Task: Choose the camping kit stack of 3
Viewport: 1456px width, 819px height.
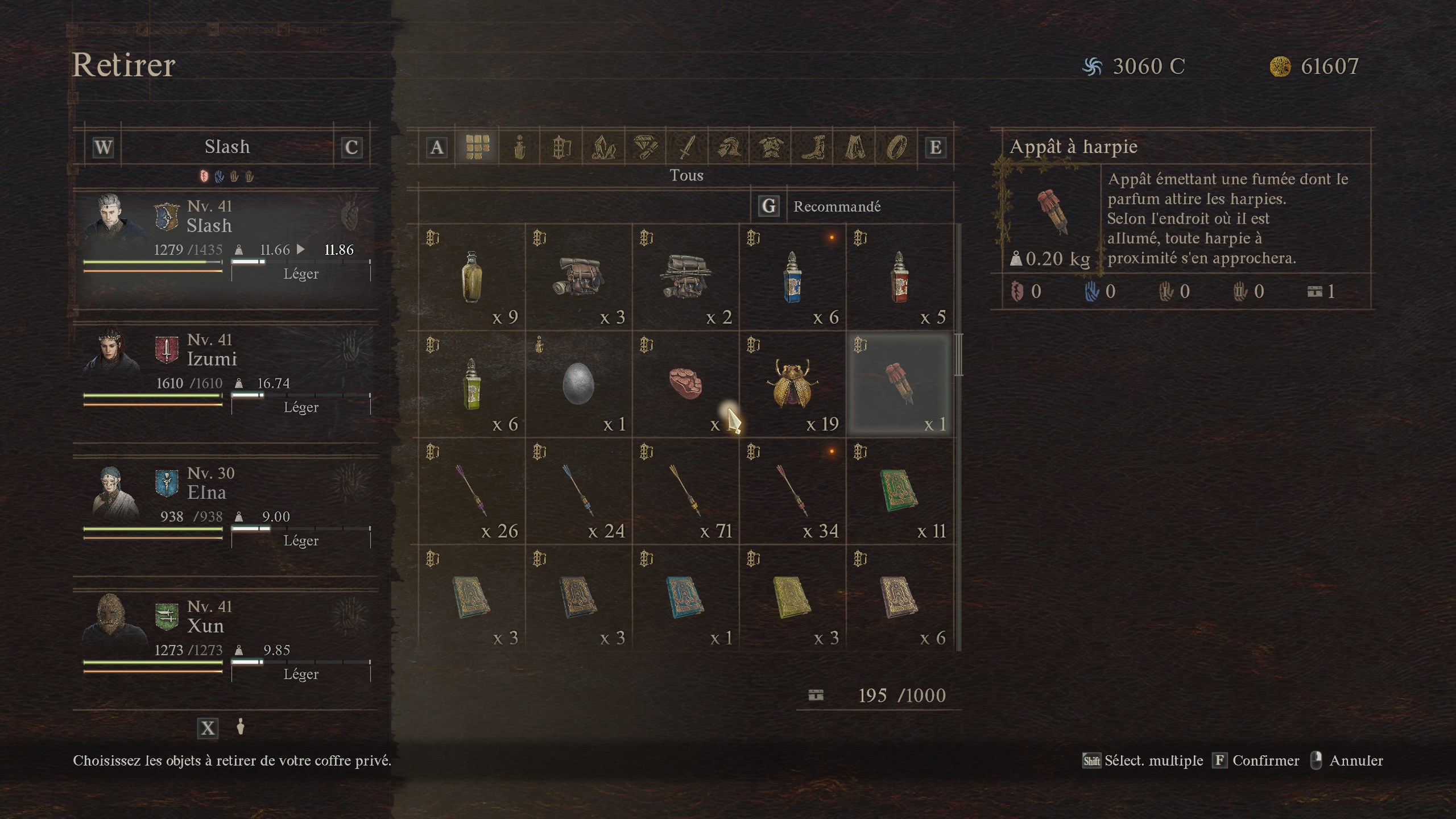Action: tap(579, 278)
